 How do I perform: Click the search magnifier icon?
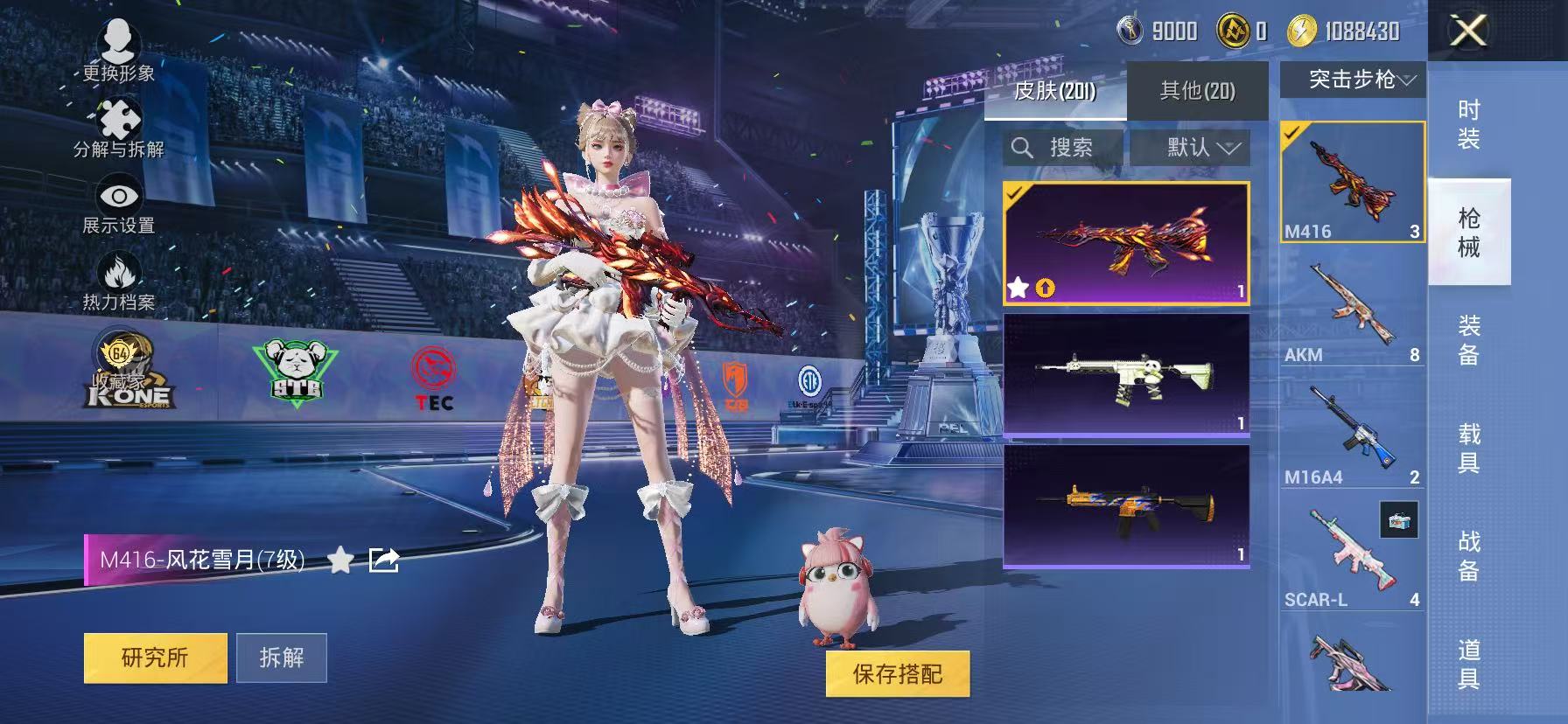click(1022, 147)
